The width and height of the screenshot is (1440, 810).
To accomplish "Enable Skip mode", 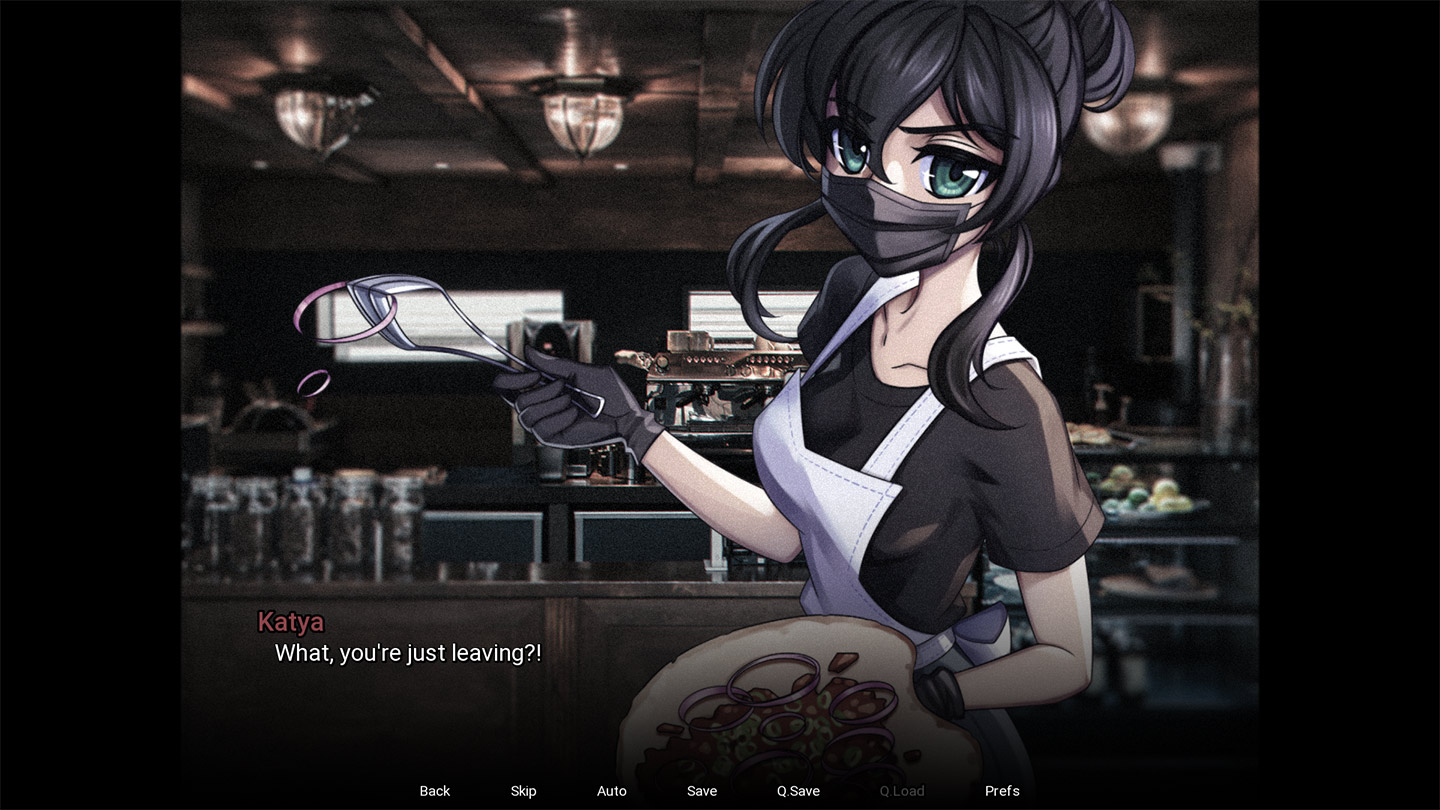I will [523, 790].
